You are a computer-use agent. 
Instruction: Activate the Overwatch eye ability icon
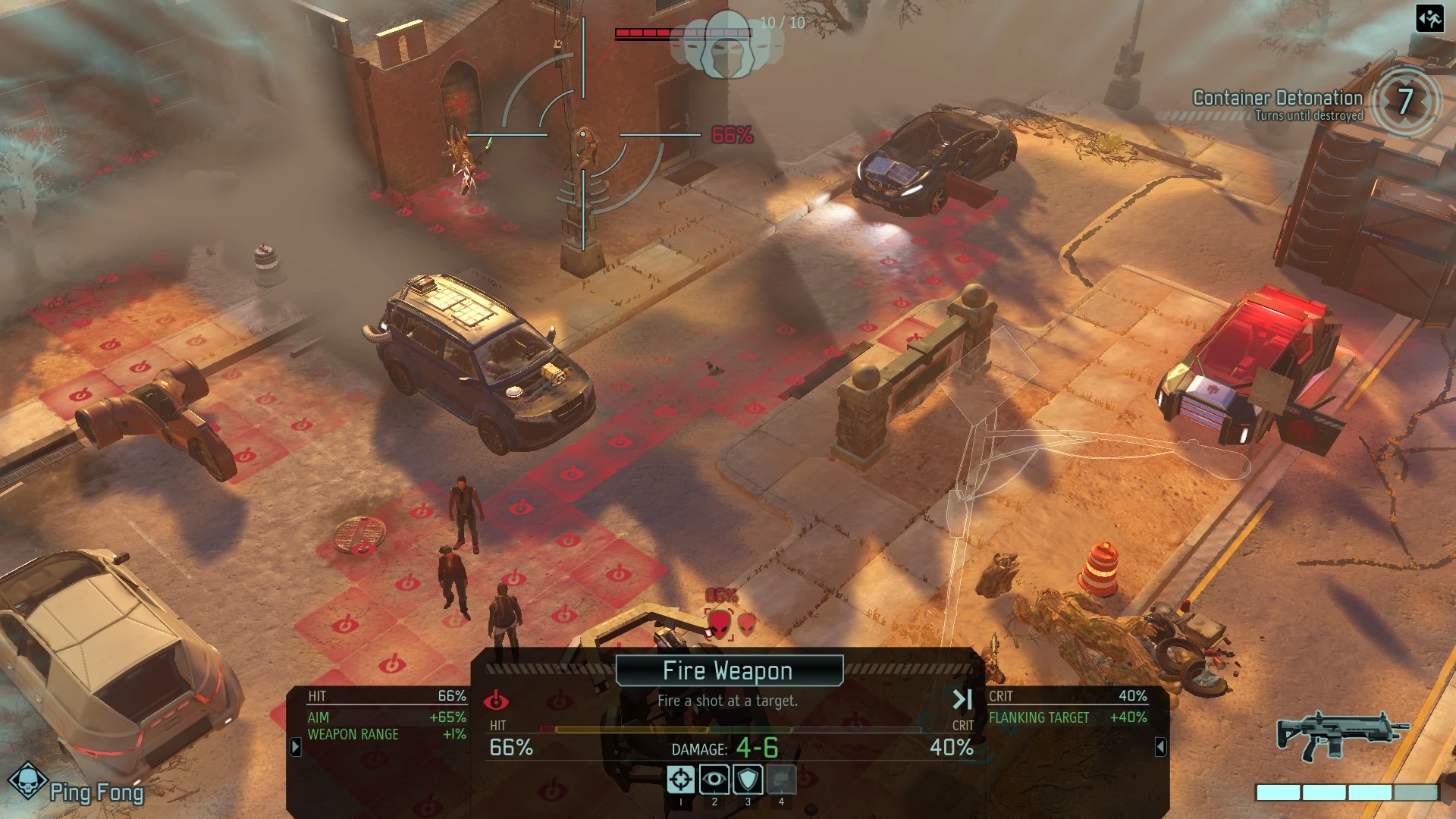click(x=714, y=779)
